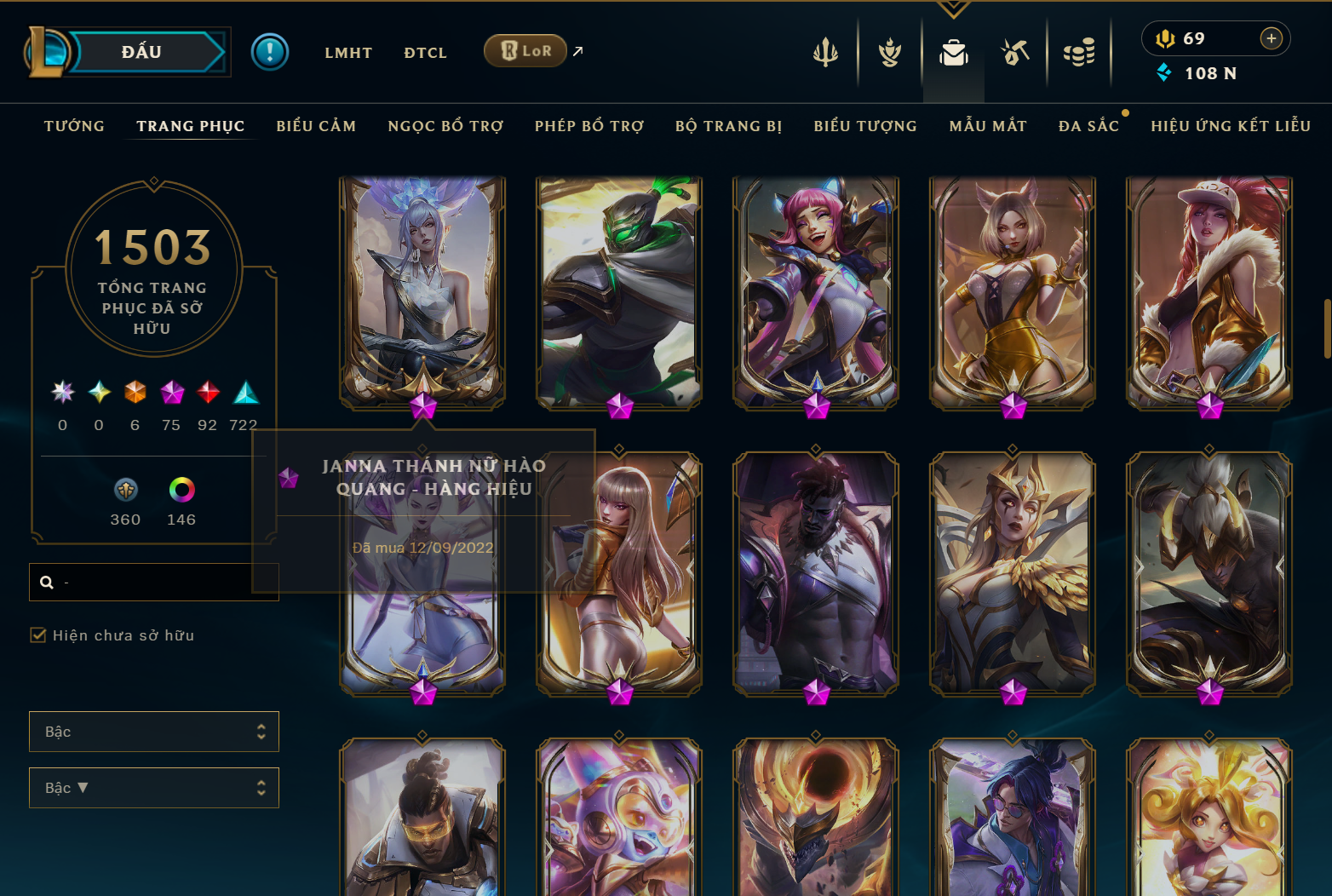Open the first 'Bậc' sort dropdown
Viewport: 1332px width, 896px height.
(x=154, y=732)
